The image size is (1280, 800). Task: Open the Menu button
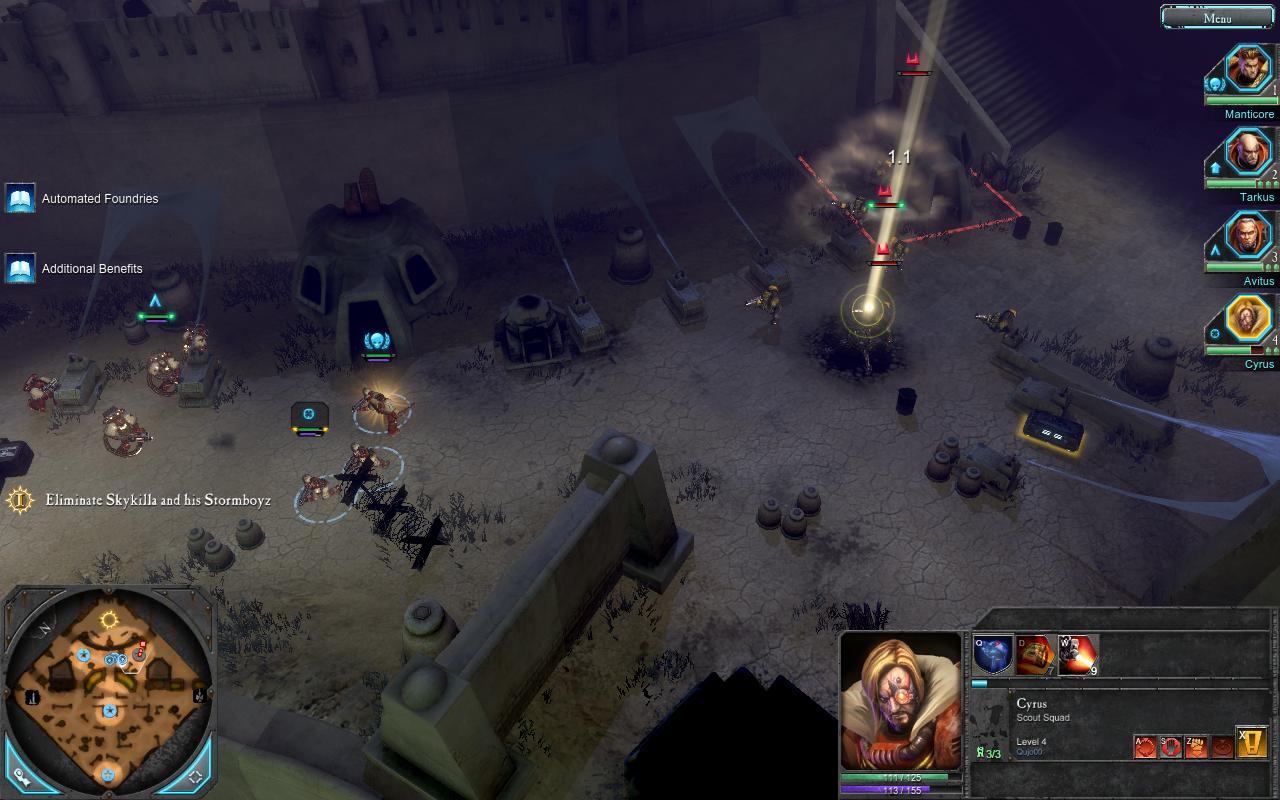coord(1217,17)
